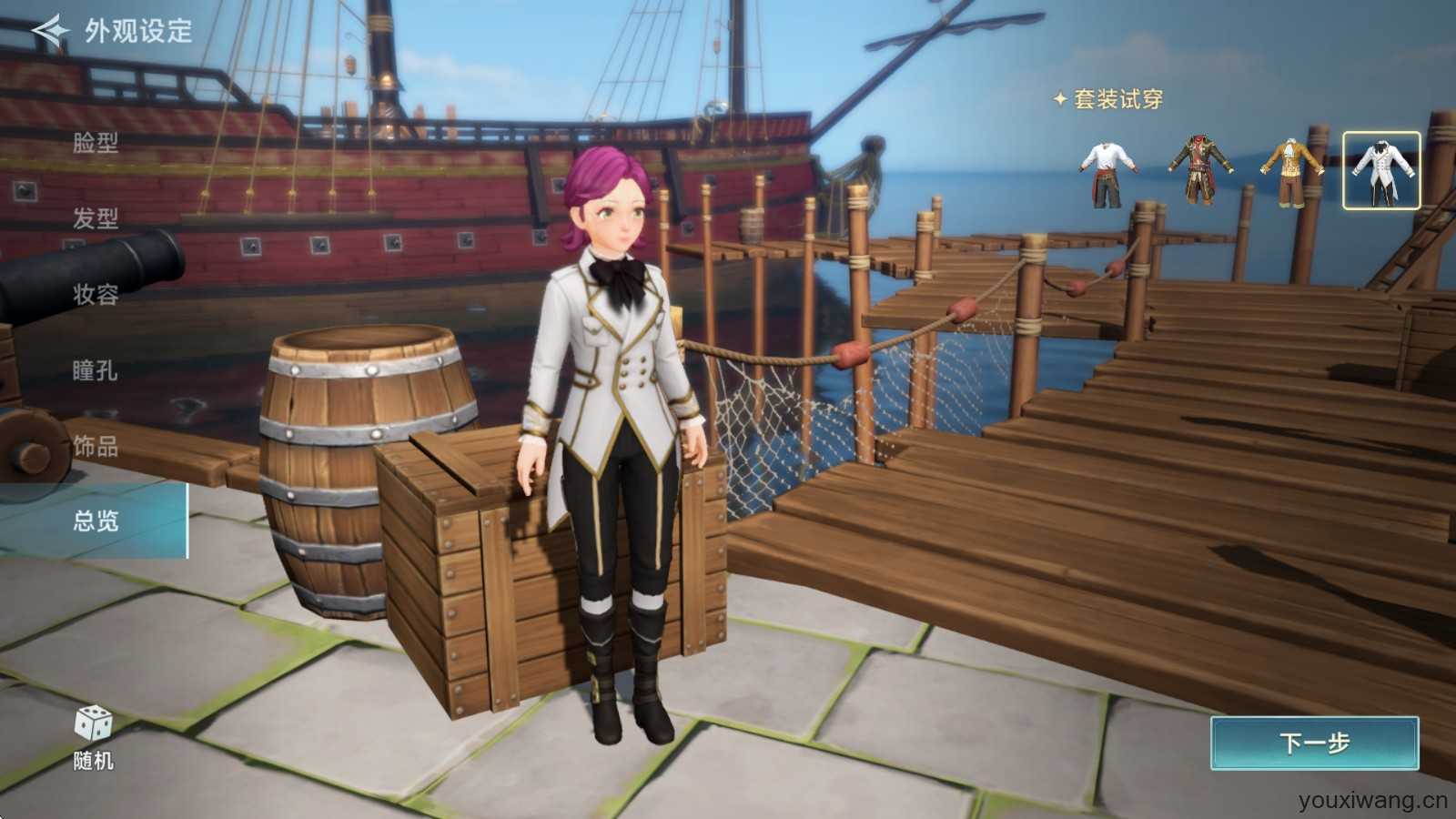
Task: Try on the dark red pirate coat outfit
Action: click(1200, 171)
